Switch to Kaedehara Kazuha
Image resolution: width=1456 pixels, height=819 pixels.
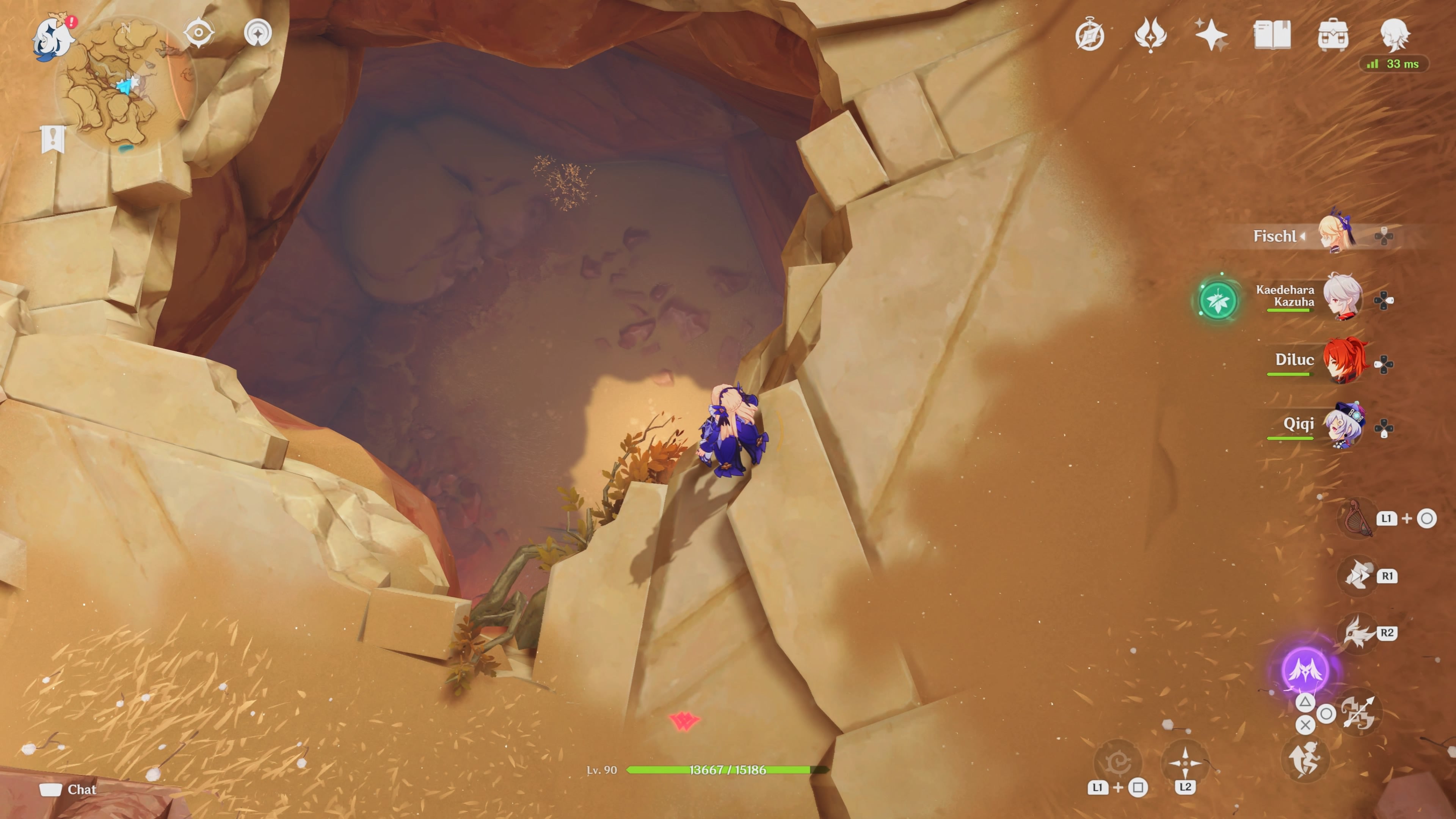tap(1343, 296)
